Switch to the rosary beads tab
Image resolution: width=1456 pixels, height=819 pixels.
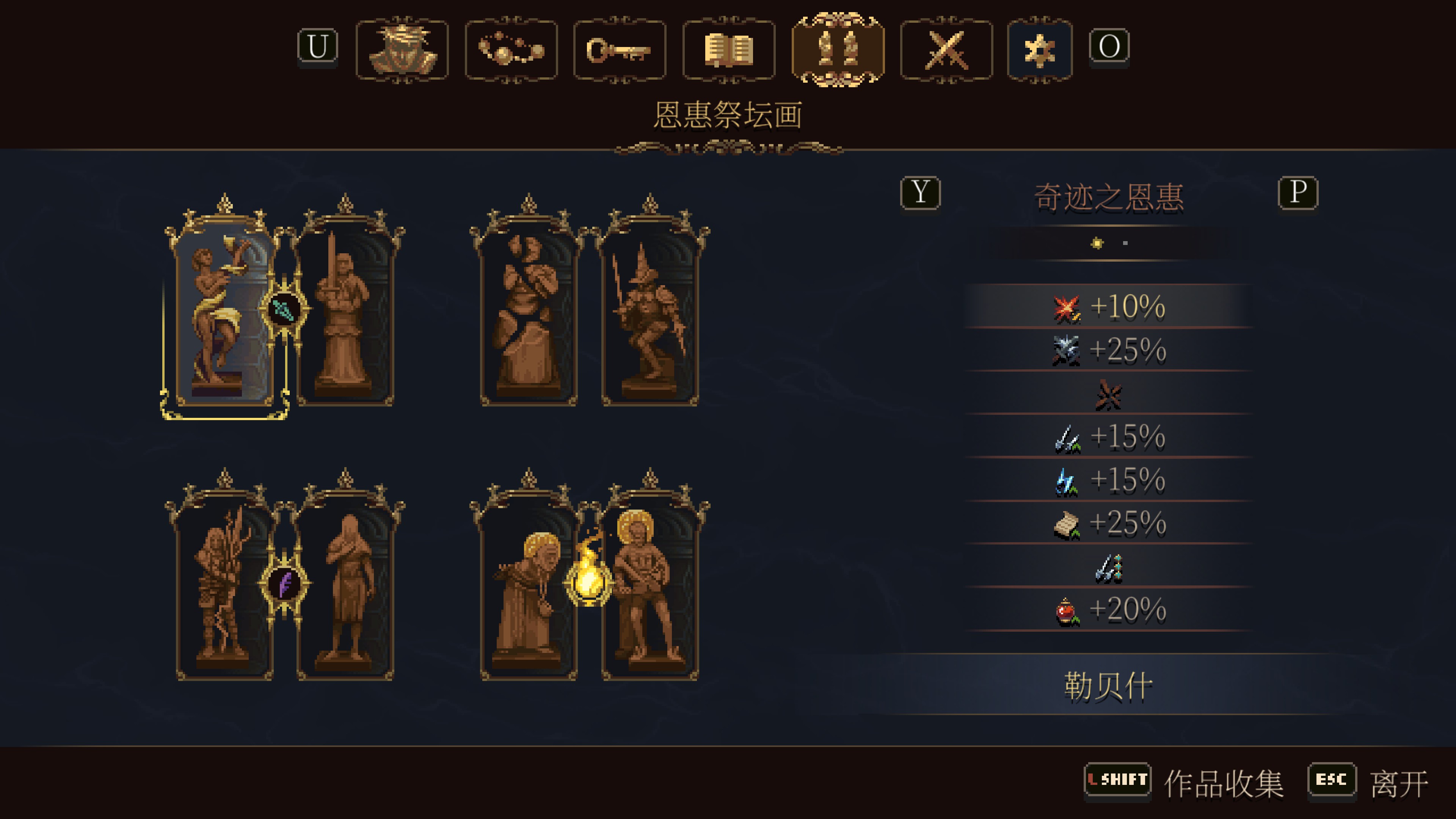tap(511, 50)
